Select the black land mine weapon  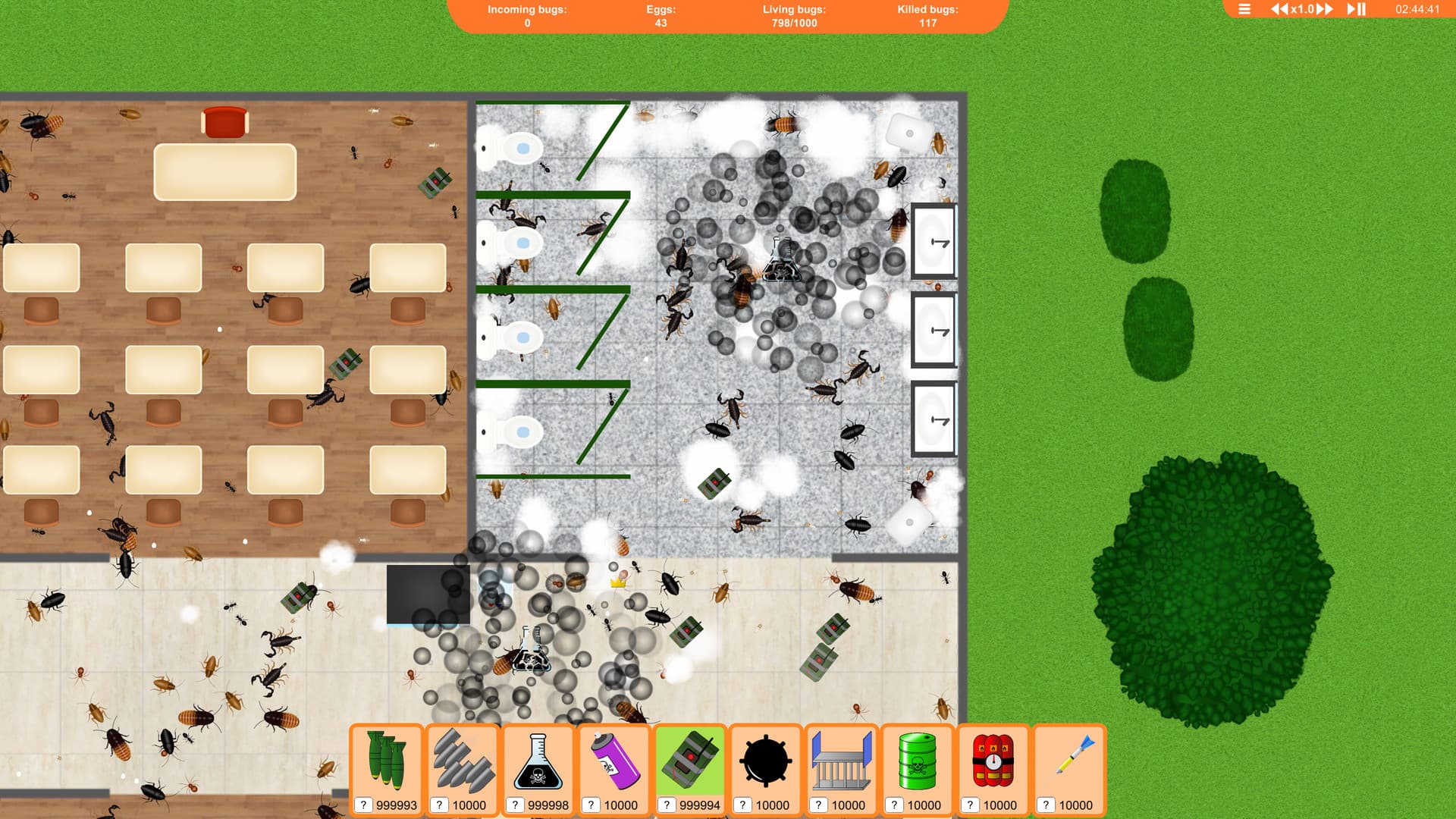coord(766,758)
